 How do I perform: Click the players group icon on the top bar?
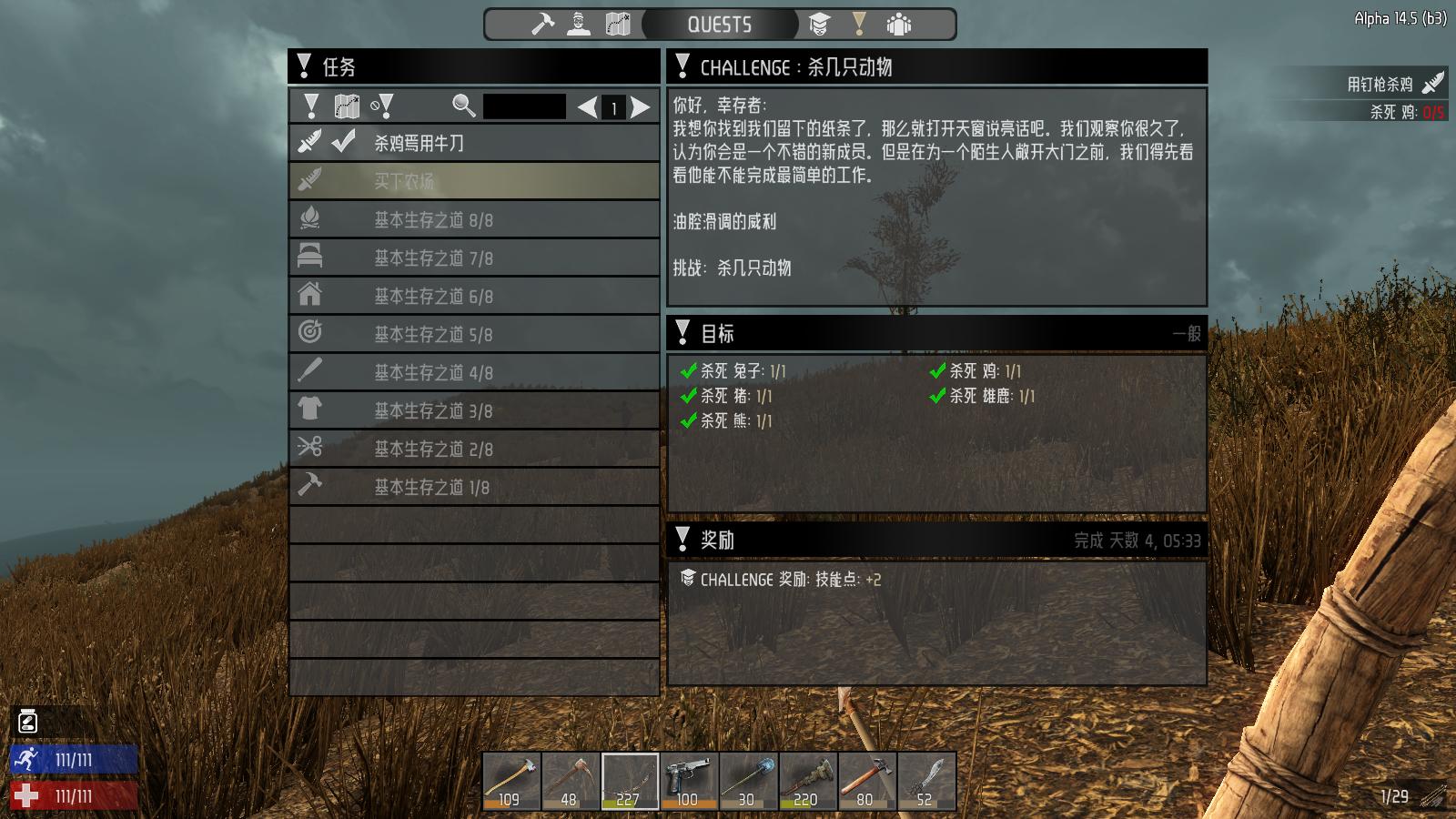pyautogui.click(x=897, y=25)
